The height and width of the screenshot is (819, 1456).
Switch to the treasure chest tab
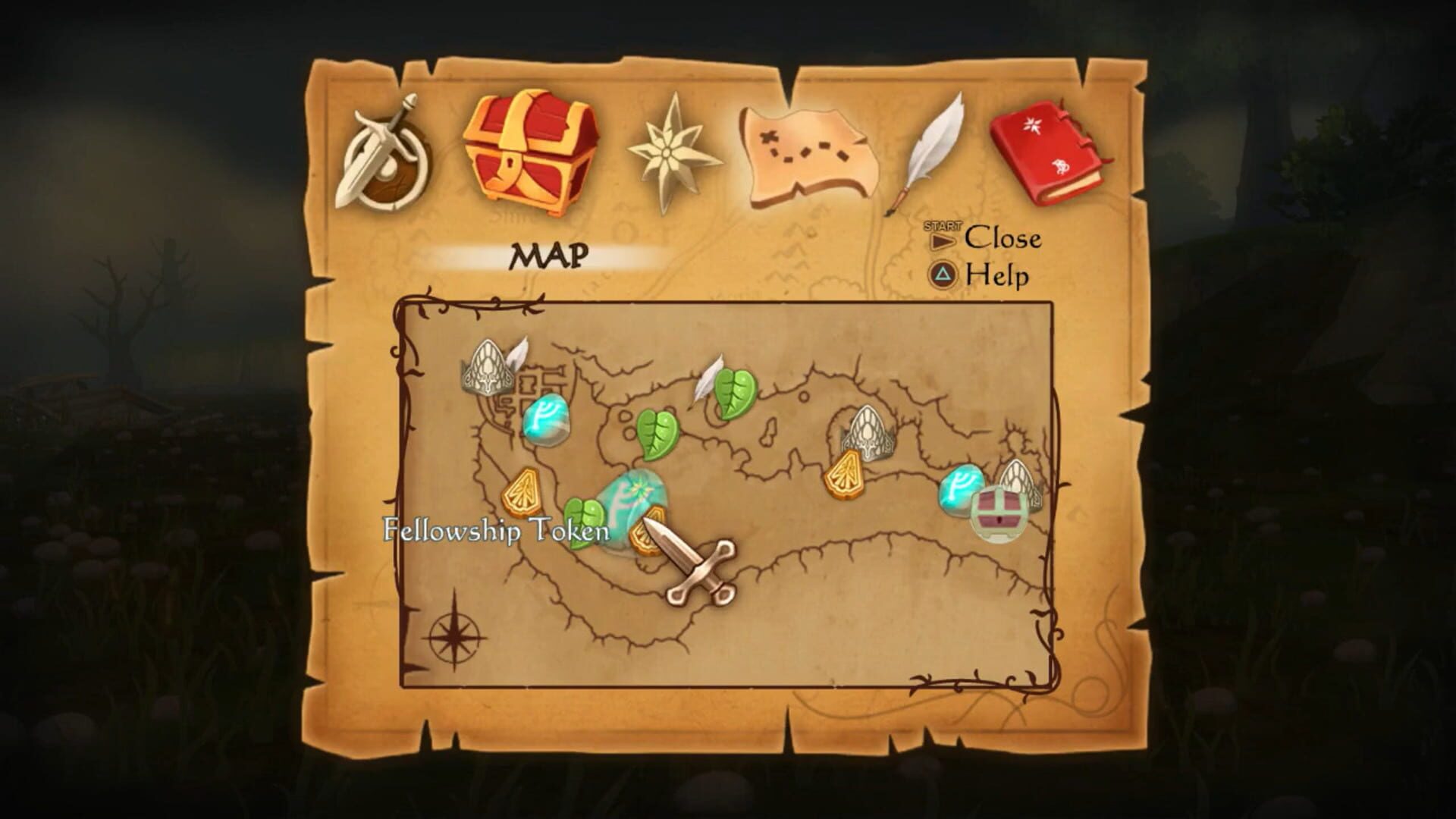pyautogui.click(x=532, y=152)
